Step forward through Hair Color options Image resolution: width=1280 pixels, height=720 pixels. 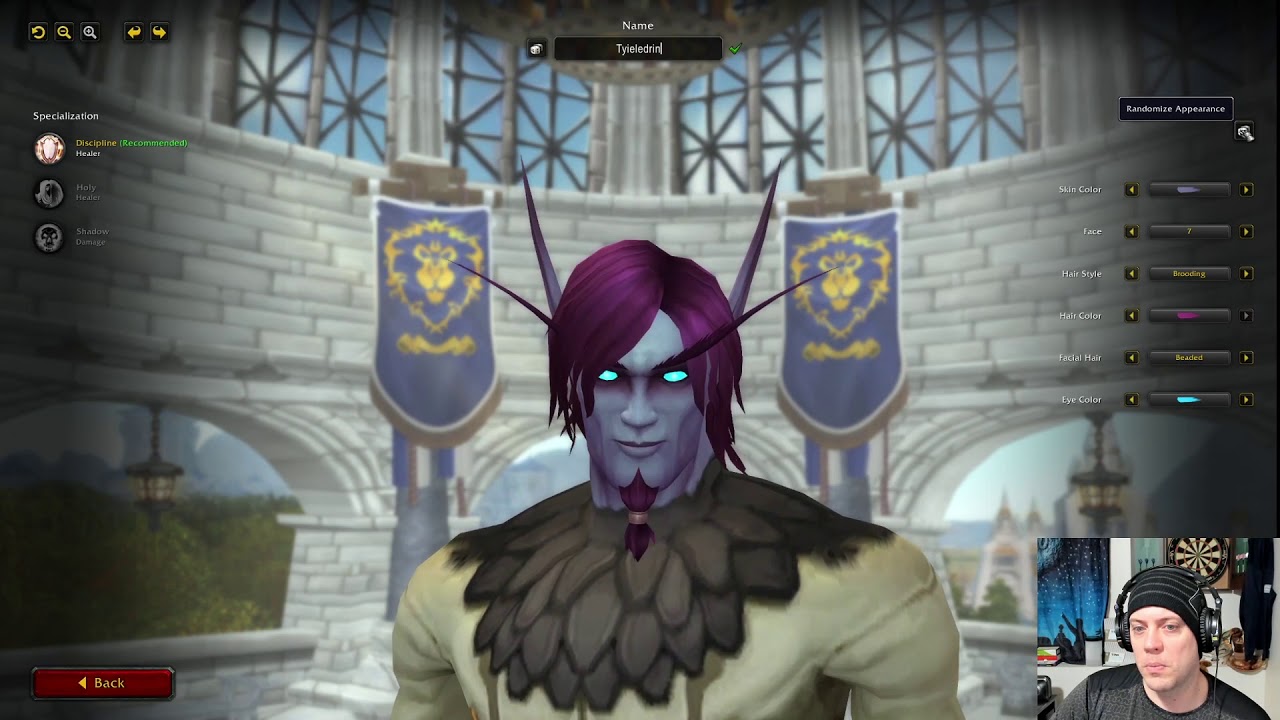pos(1246,315)
